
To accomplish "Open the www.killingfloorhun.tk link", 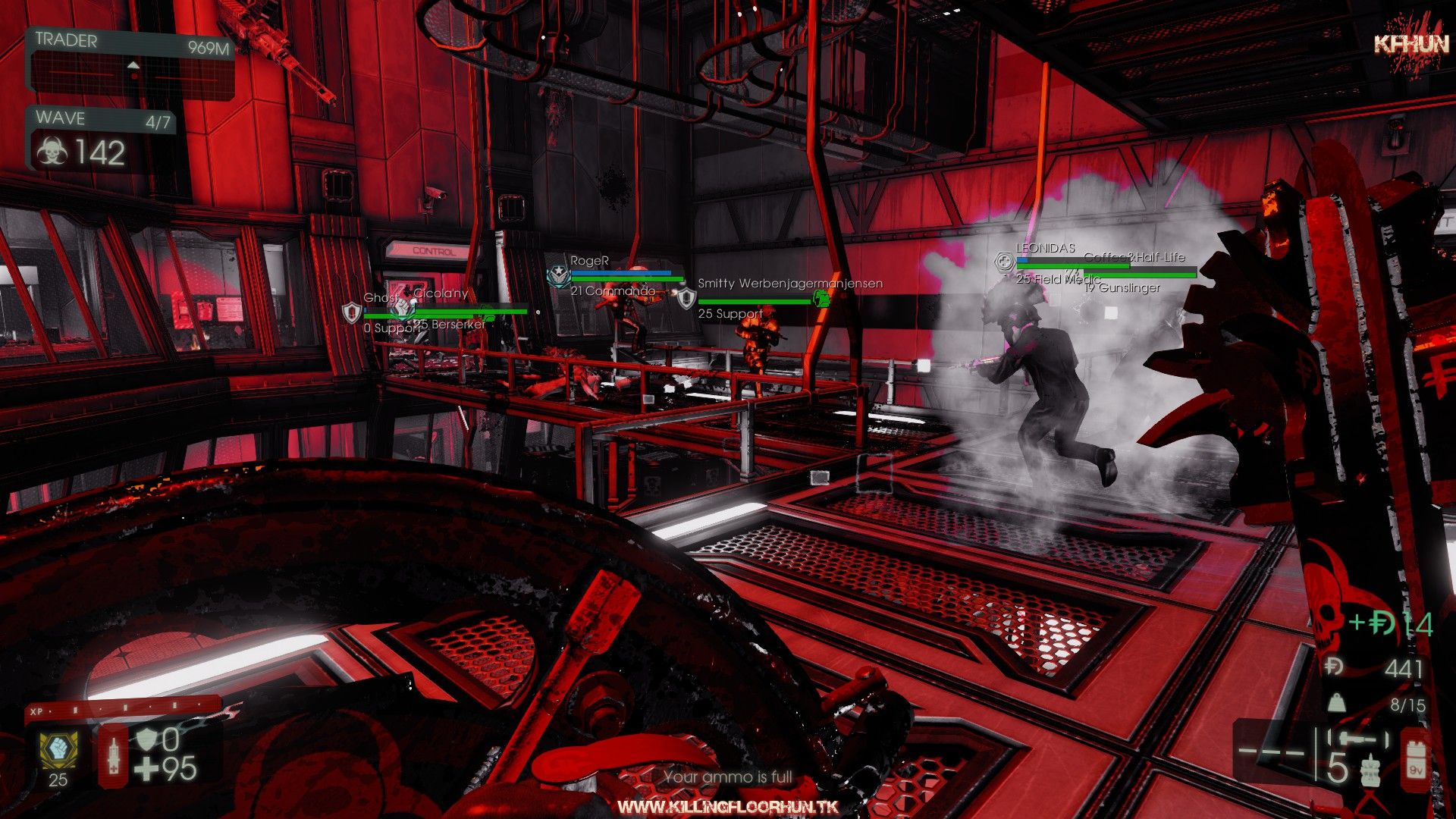I will click(728, 807).
